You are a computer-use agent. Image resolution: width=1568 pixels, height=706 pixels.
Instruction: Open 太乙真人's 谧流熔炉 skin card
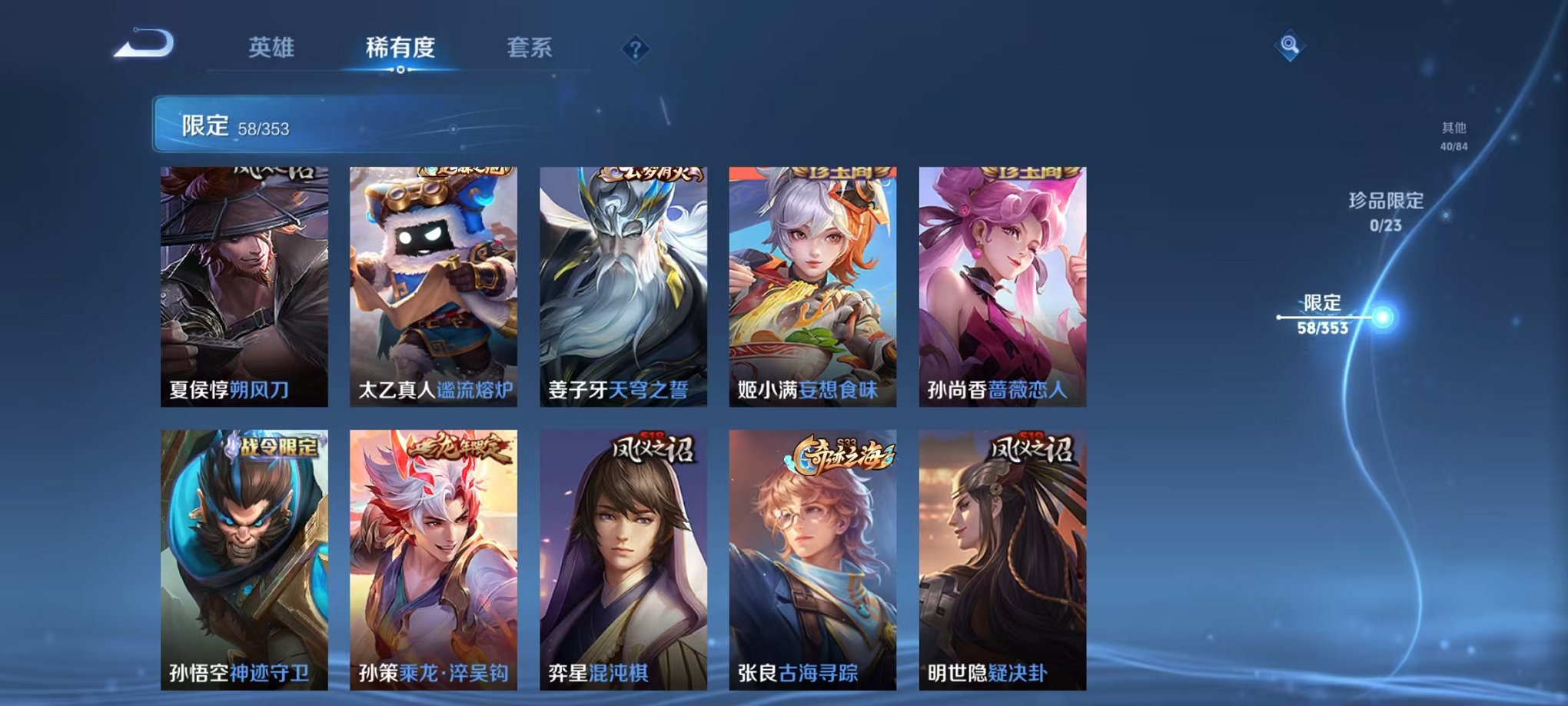click(430, 285)
